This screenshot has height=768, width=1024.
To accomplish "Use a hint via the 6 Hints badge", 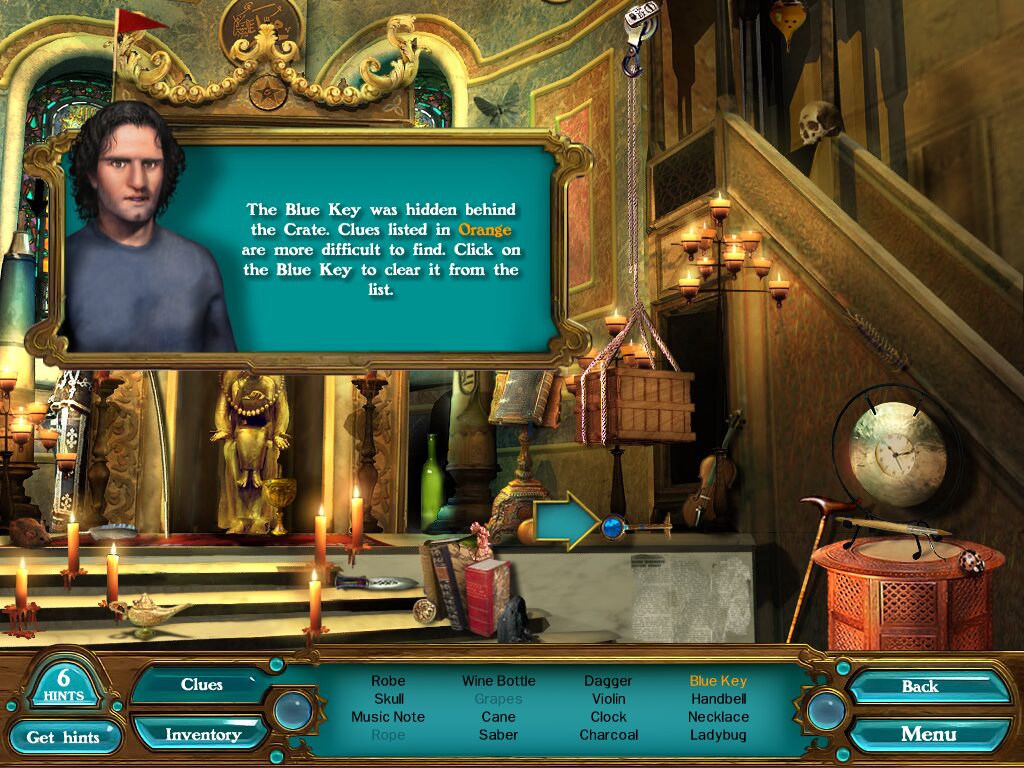I will (63, 682).
